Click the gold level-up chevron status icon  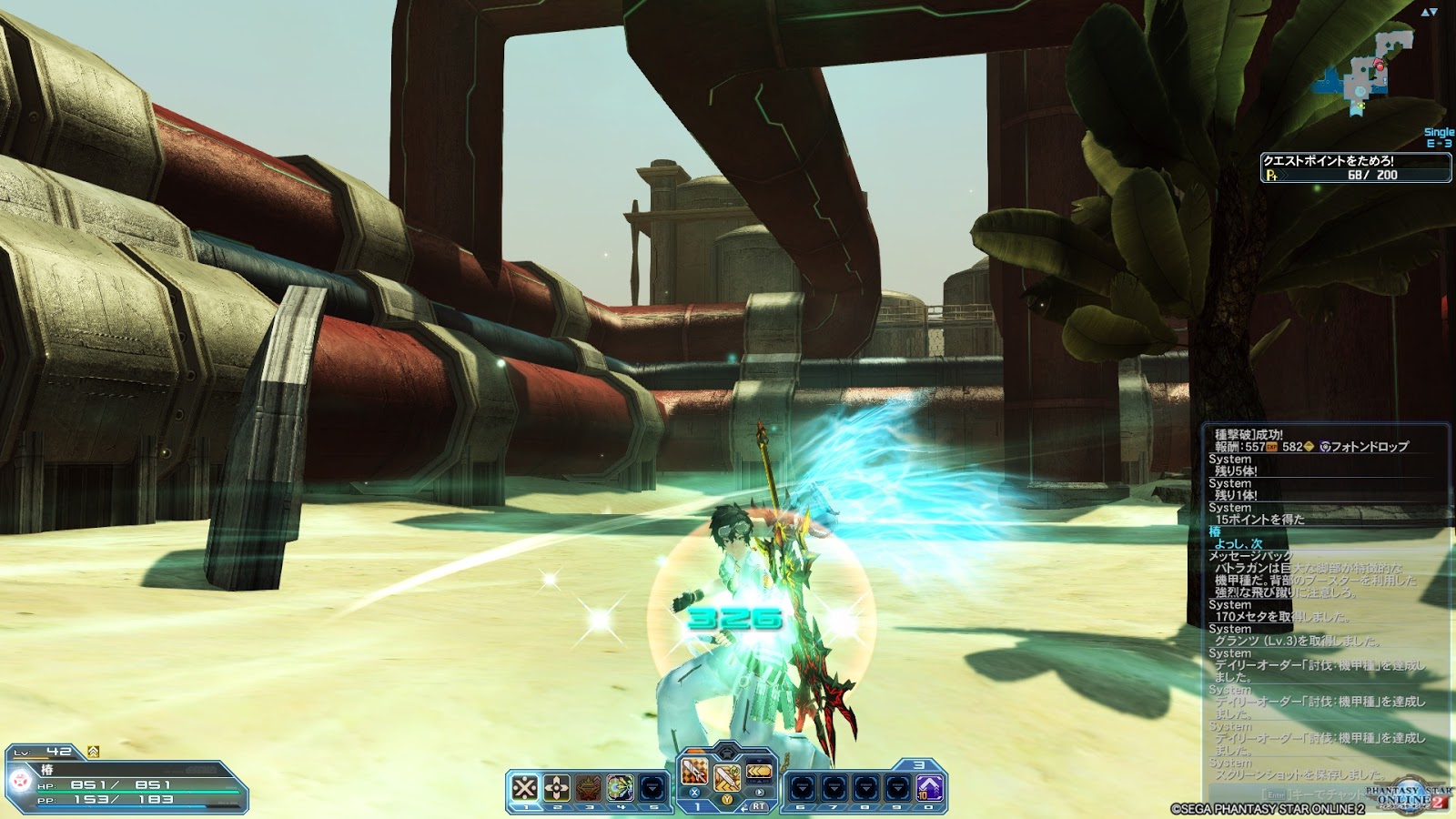tap(93, 752)
